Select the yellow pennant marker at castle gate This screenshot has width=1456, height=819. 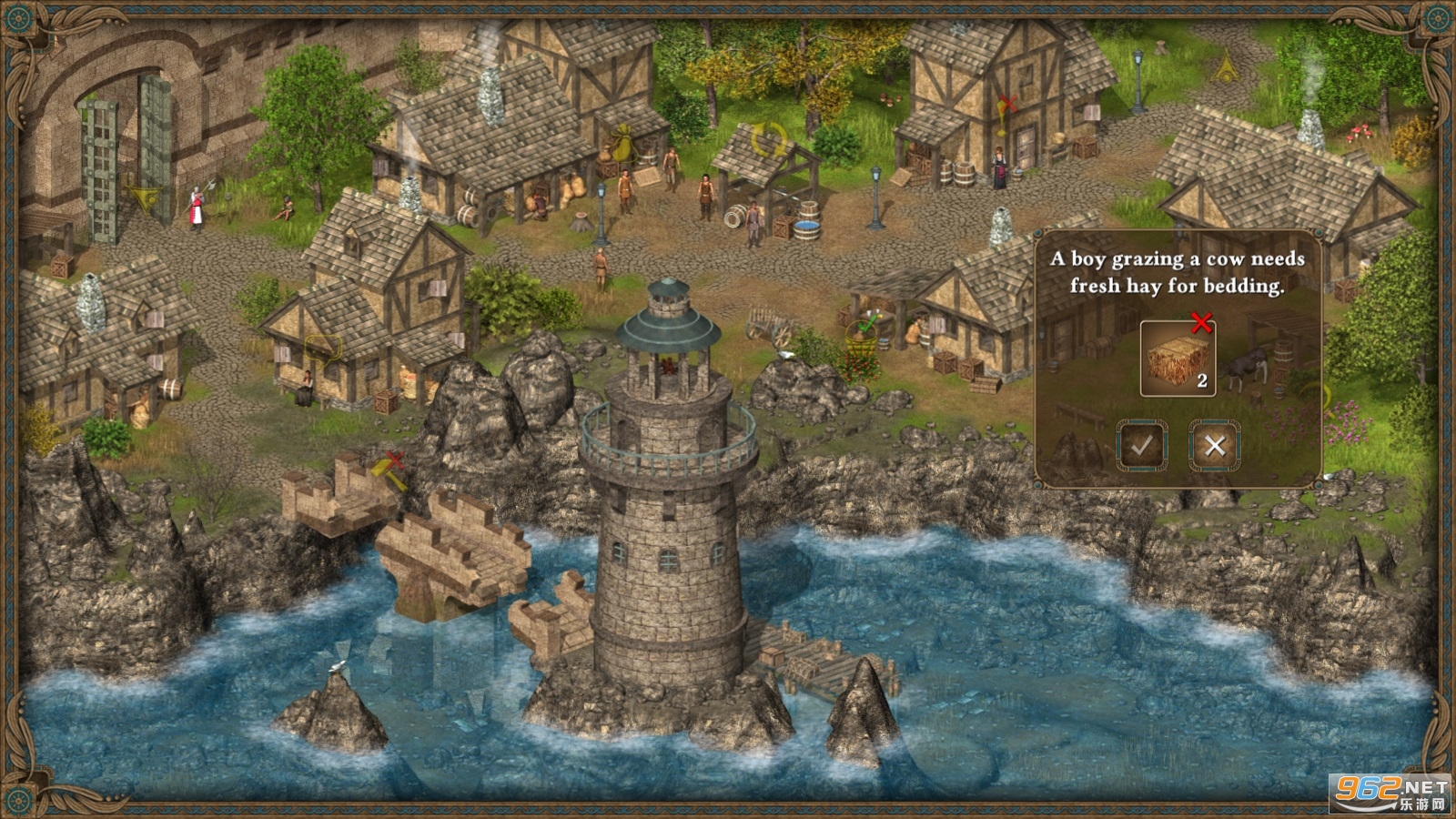tap(141, 194)
